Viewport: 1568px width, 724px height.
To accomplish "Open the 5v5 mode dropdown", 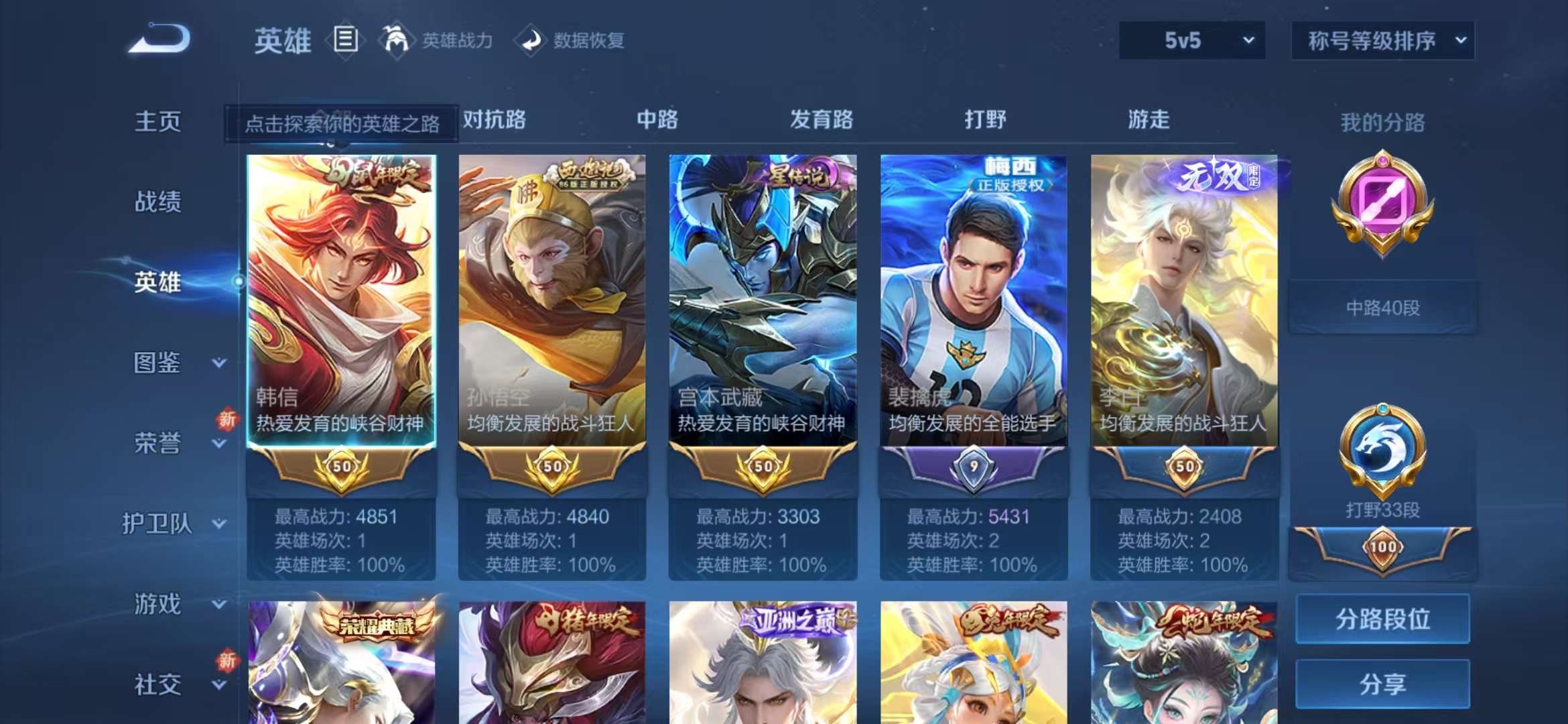I will click(1192, 40).
